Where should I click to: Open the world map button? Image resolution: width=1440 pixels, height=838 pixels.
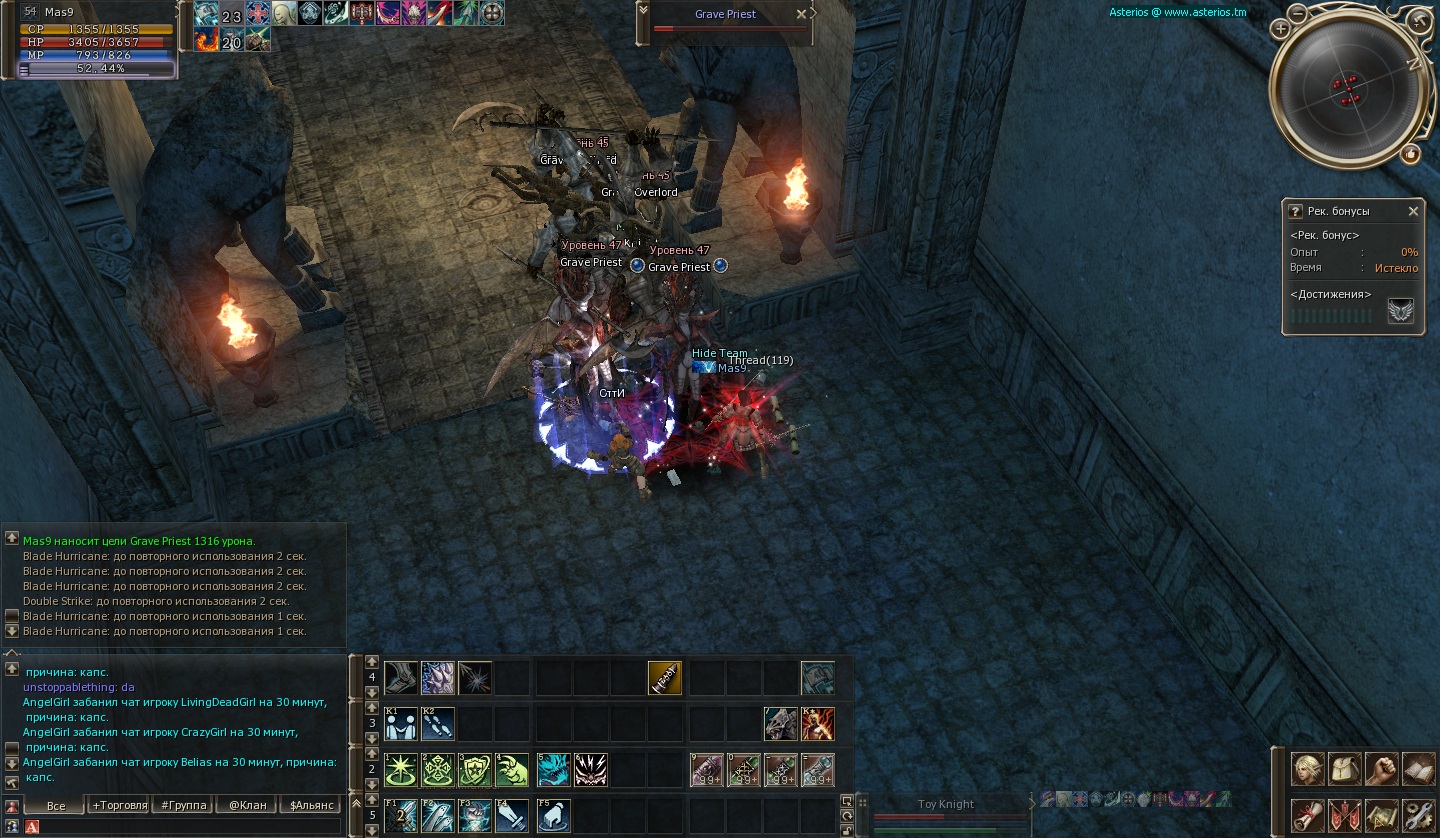click(x=1382, y=814)
